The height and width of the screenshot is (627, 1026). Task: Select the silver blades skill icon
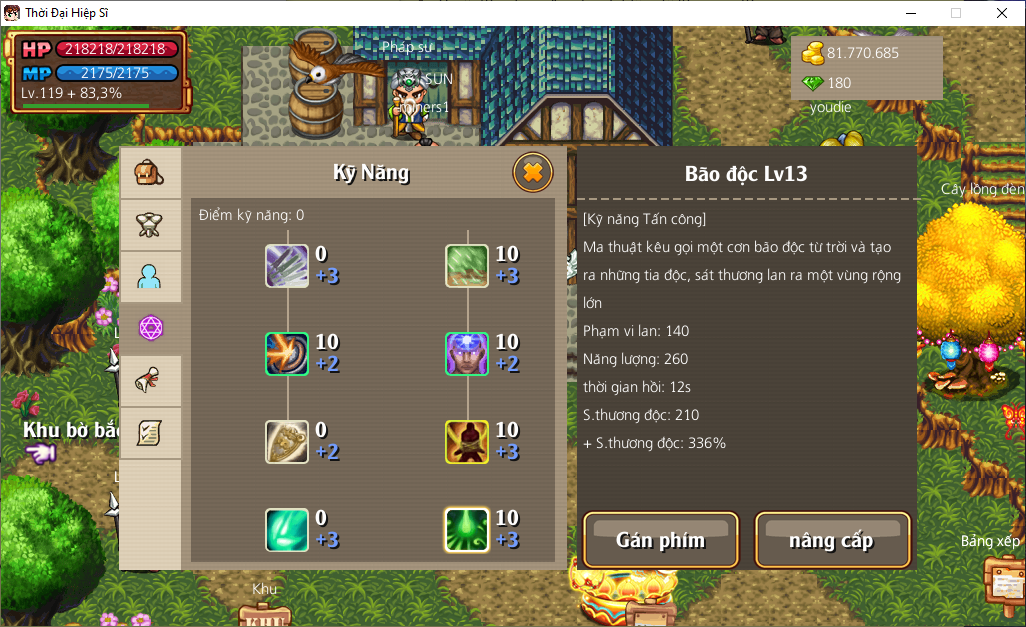287,266
